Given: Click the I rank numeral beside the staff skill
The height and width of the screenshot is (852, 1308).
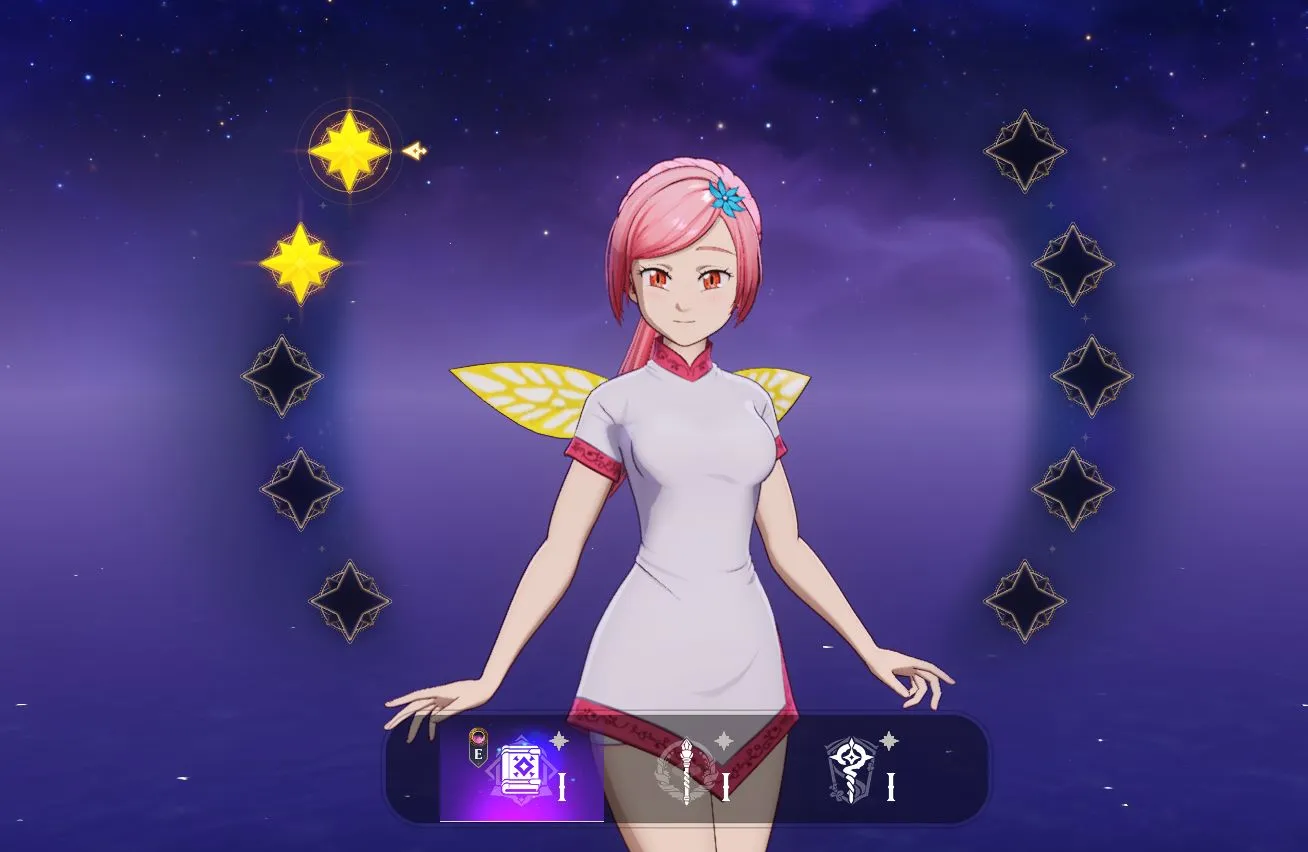Looking at the screenshot, I should coord(724,786).
